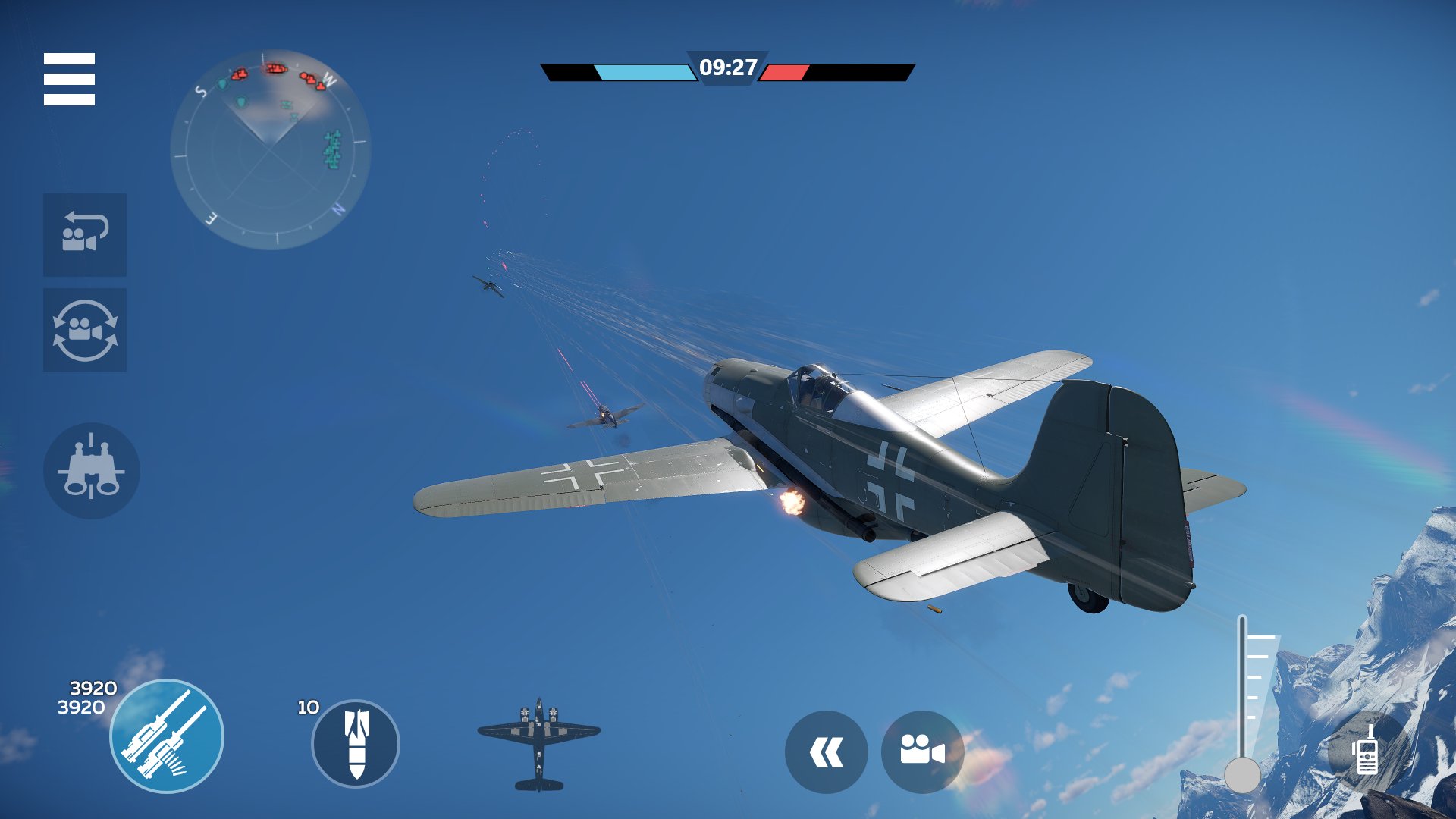Expand the in-game menu with the hamburger icon
The image size is (1456, 819).
(71, 79)
